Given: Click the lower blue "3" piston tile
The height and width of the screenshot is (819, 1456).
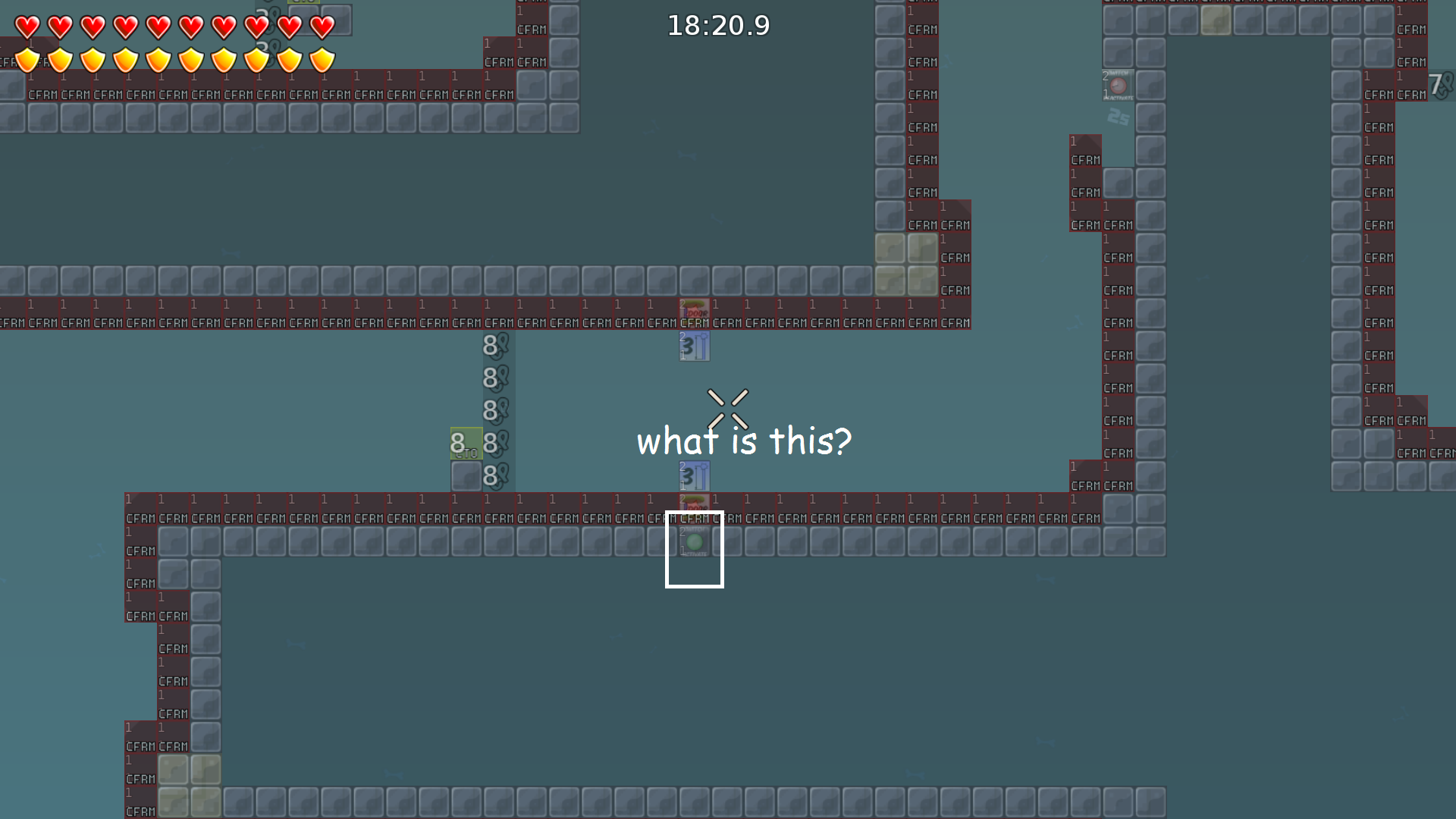Looking at the screenshot, I should tap(695, 476).
